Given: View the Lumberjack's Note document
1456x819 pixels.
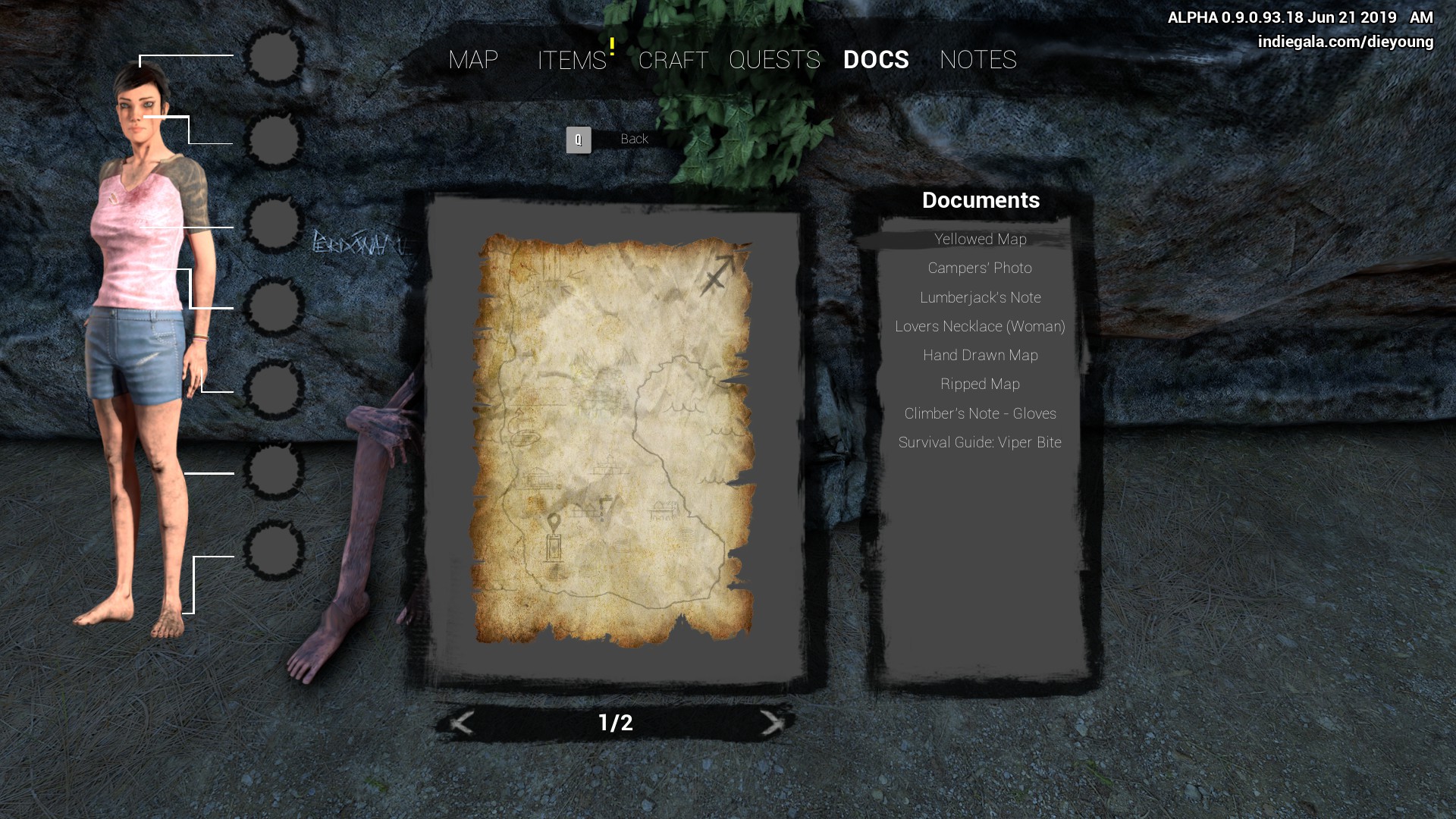Looking at the screenshot, I should pyautogui.click(x=980, y=297).
